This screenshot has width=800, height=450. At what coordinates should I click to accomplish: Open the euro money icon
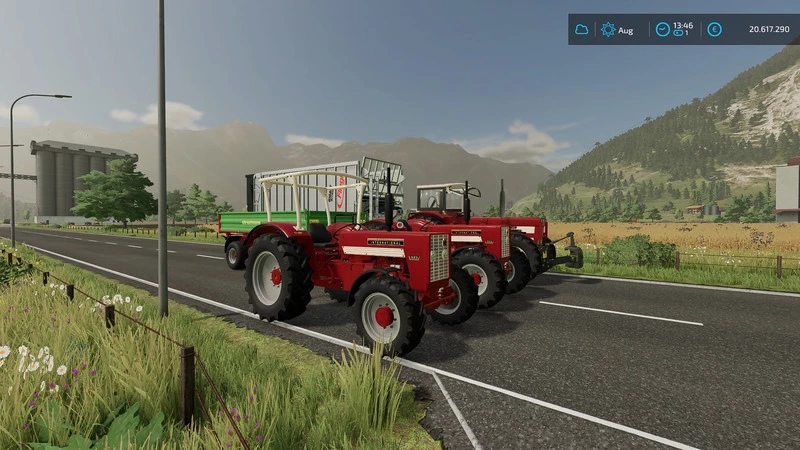click(x=714, y=29)
